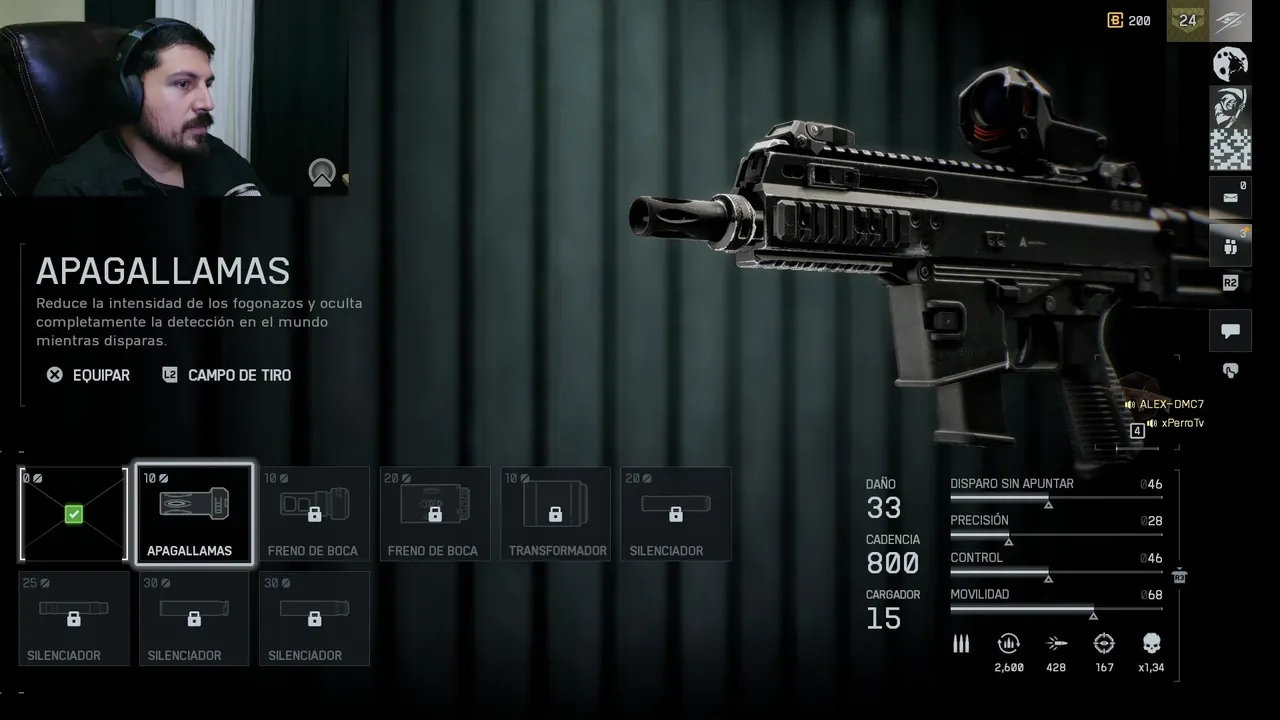View the wolf and moon player emblem
Screen dimensions: 1280x720
(1230, 64)
